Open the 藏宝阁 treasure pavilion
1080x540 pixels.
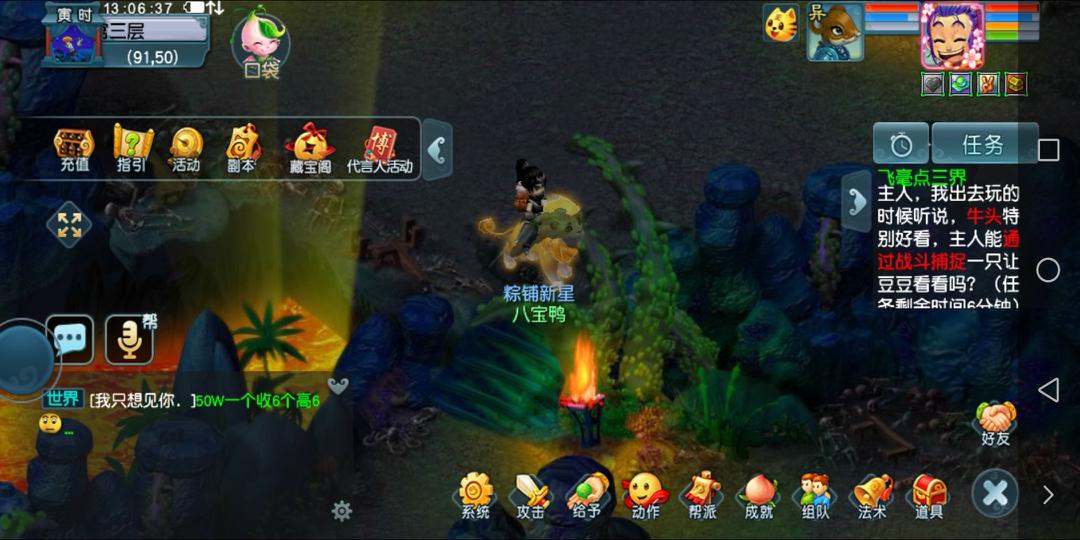310,150
